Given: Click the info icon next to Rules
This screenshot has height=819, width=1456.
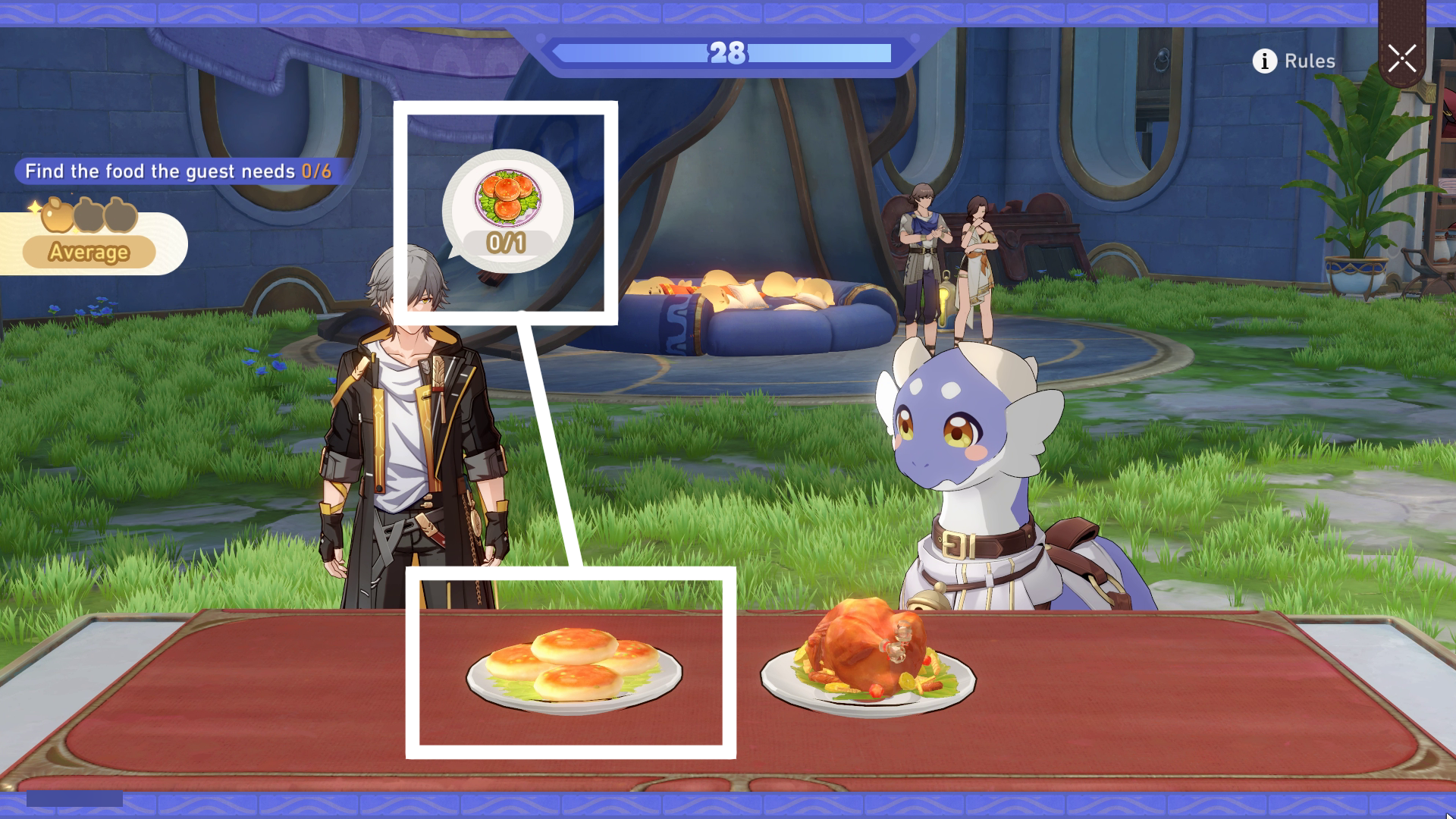Looking at the screenshot, I should click(x=1263, y=61).
